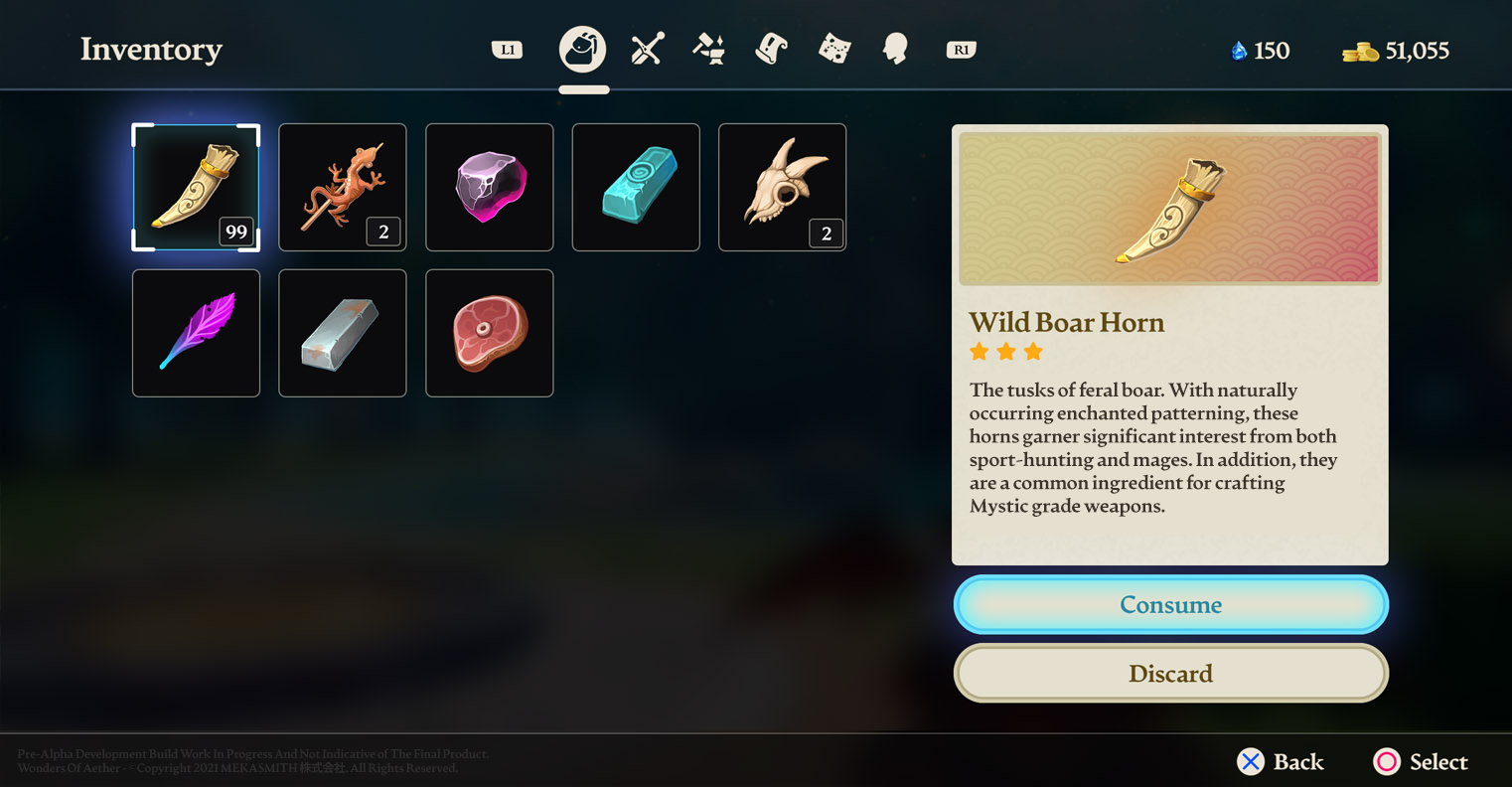The height and width of the screenshot is (787, 1512).
Task: Click the Inventory satchel icon
Action: tap(583, 47)
